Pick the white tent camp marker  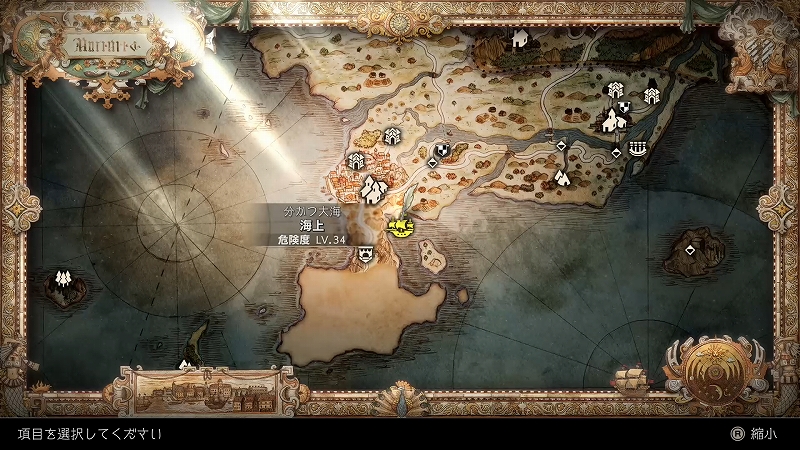coord(562,177)
